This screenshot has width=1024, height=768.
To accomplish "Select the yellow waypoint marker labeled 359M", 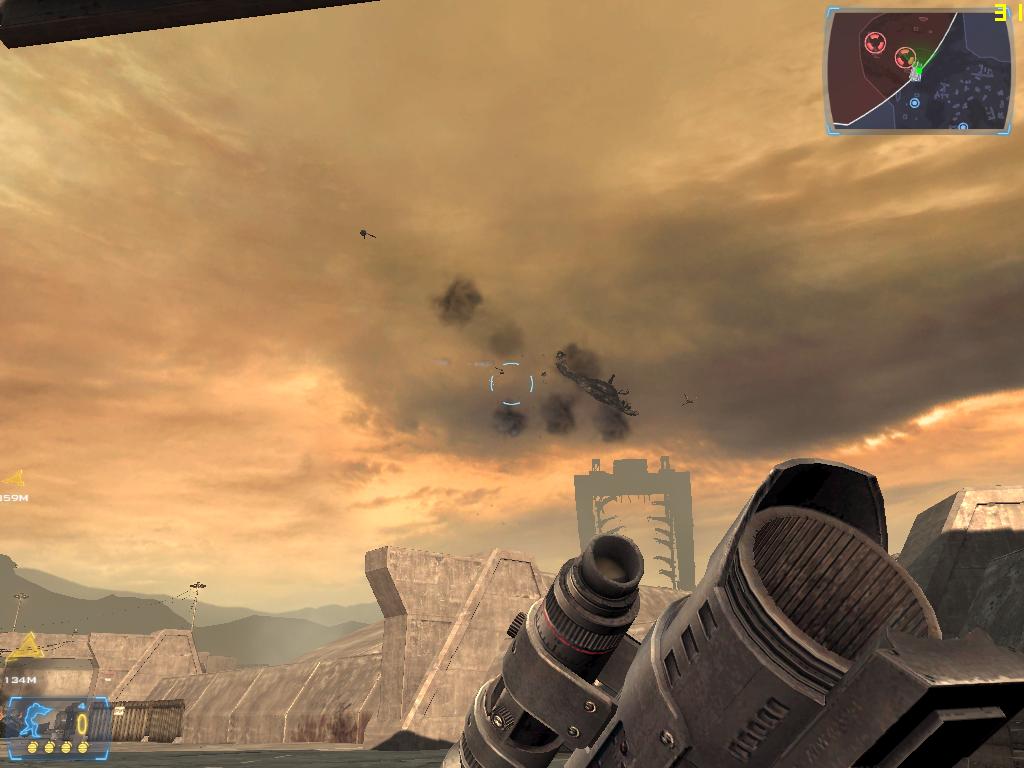I will tap(13, 479).
